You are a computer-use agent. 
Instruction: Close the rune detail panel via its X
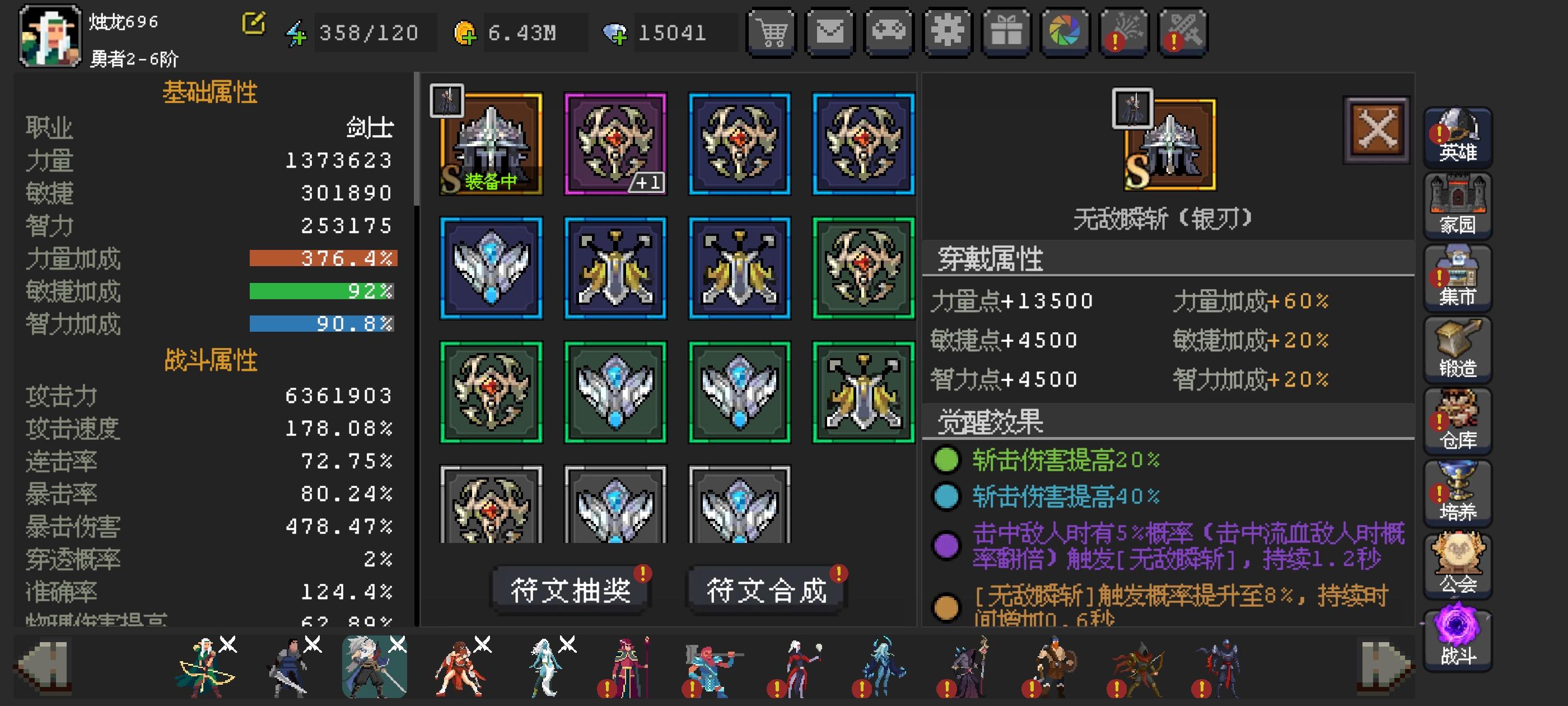(x=1377, y=128)
